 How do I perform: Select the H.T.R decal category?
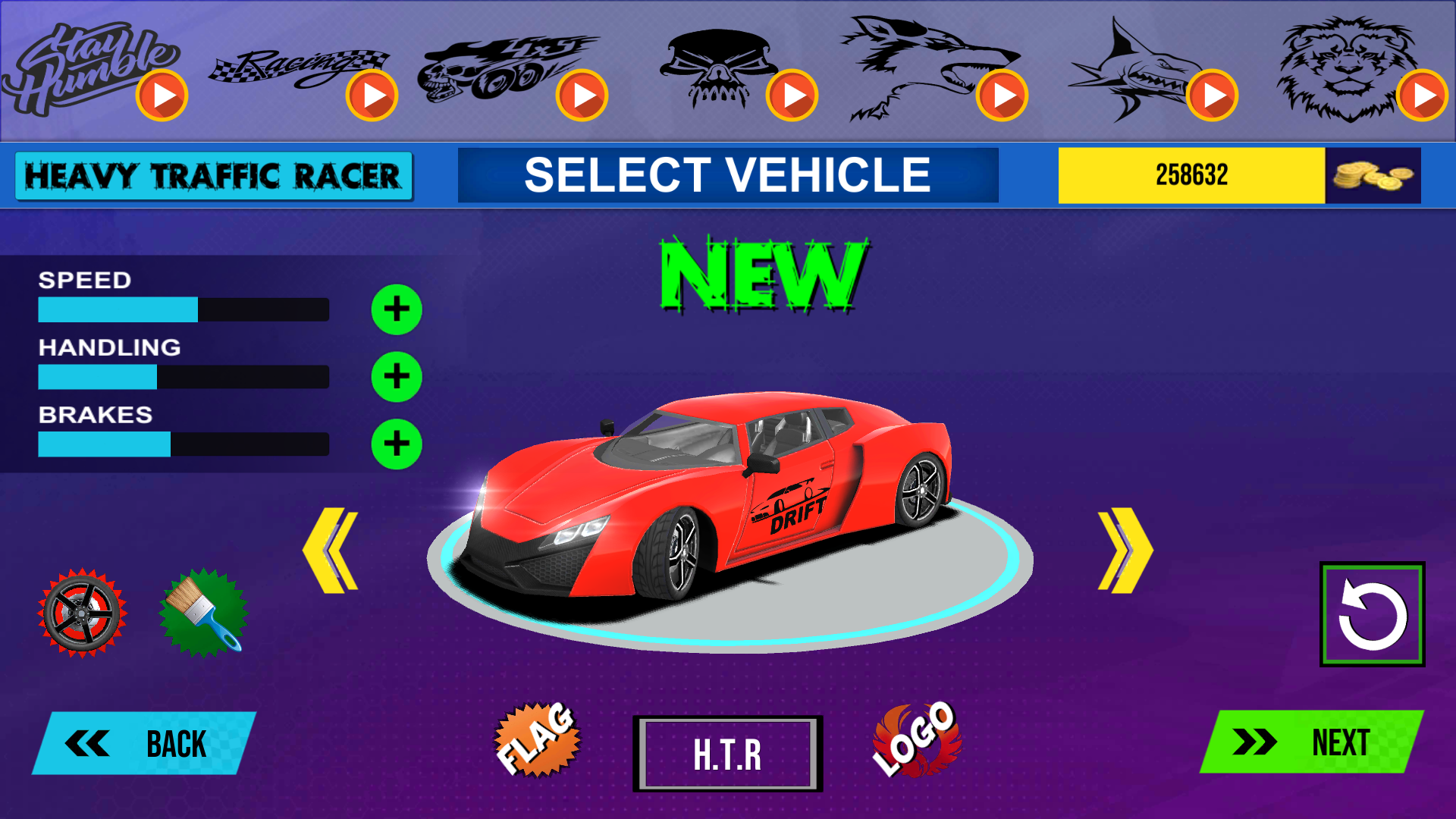click(x=727, y=754)
